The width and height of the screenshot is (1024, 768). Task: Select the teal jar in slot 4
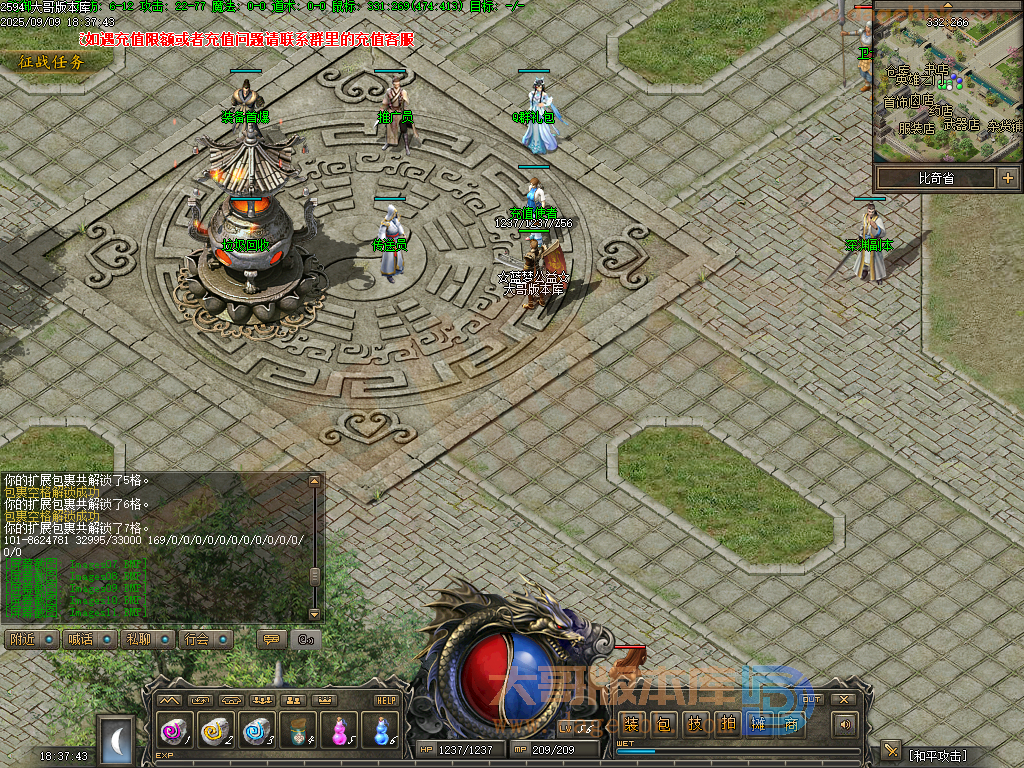(x=298, y=731)
